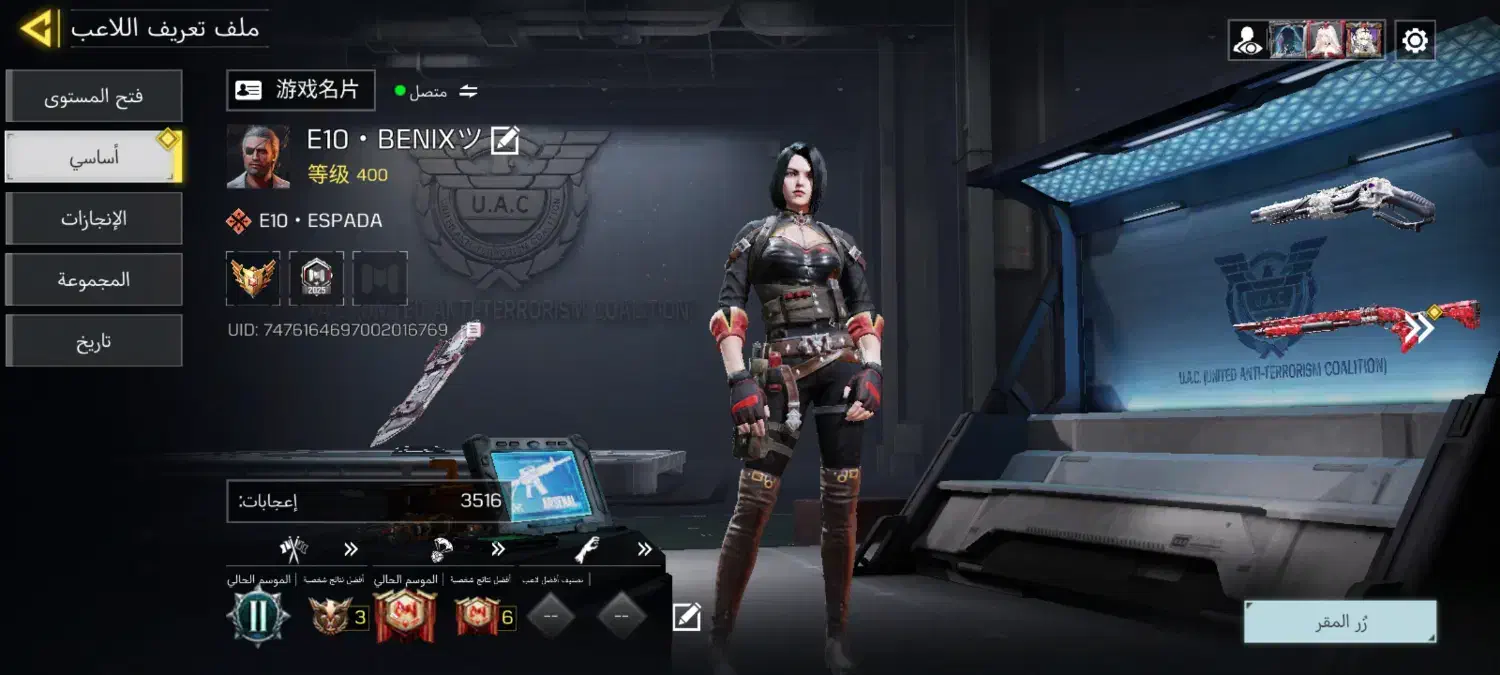Open the المجموعة tab

coord(94,280)
